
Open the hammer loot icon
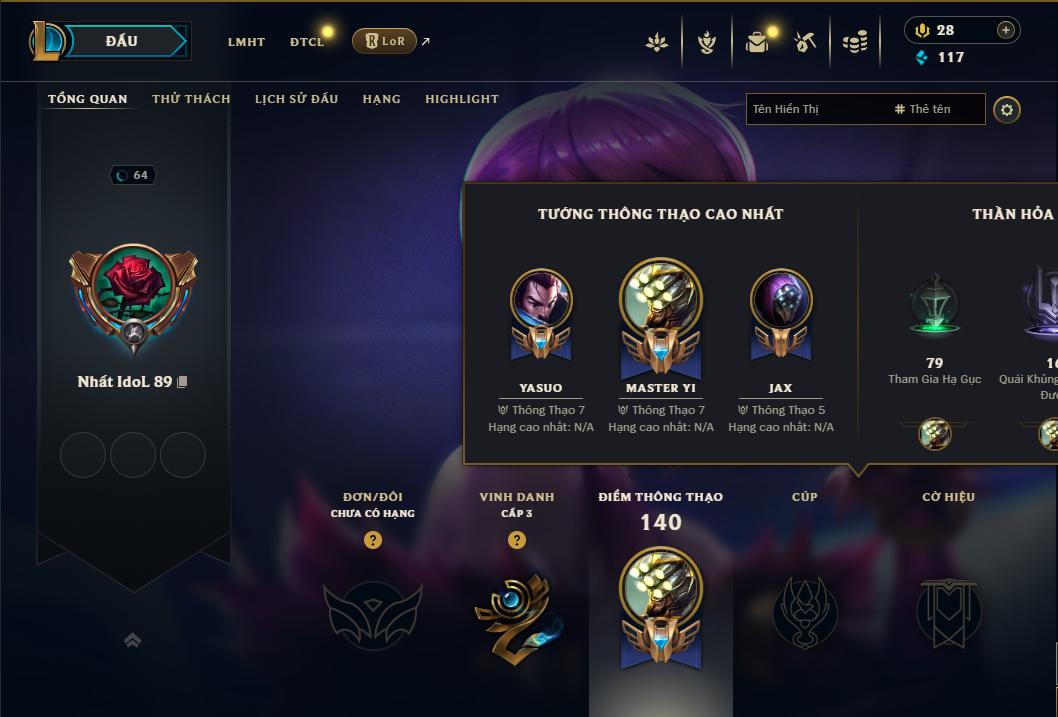tap(805, 42)
